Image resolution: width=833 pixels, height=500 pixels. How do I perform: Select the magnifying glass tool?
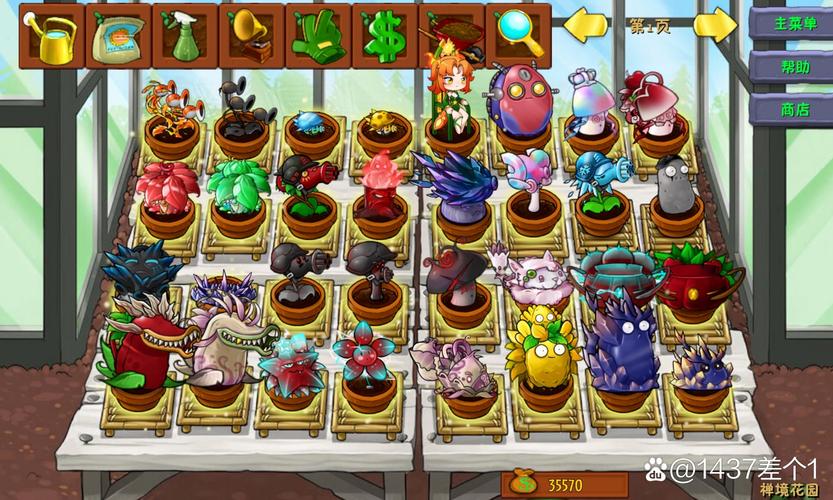(518, 36)
